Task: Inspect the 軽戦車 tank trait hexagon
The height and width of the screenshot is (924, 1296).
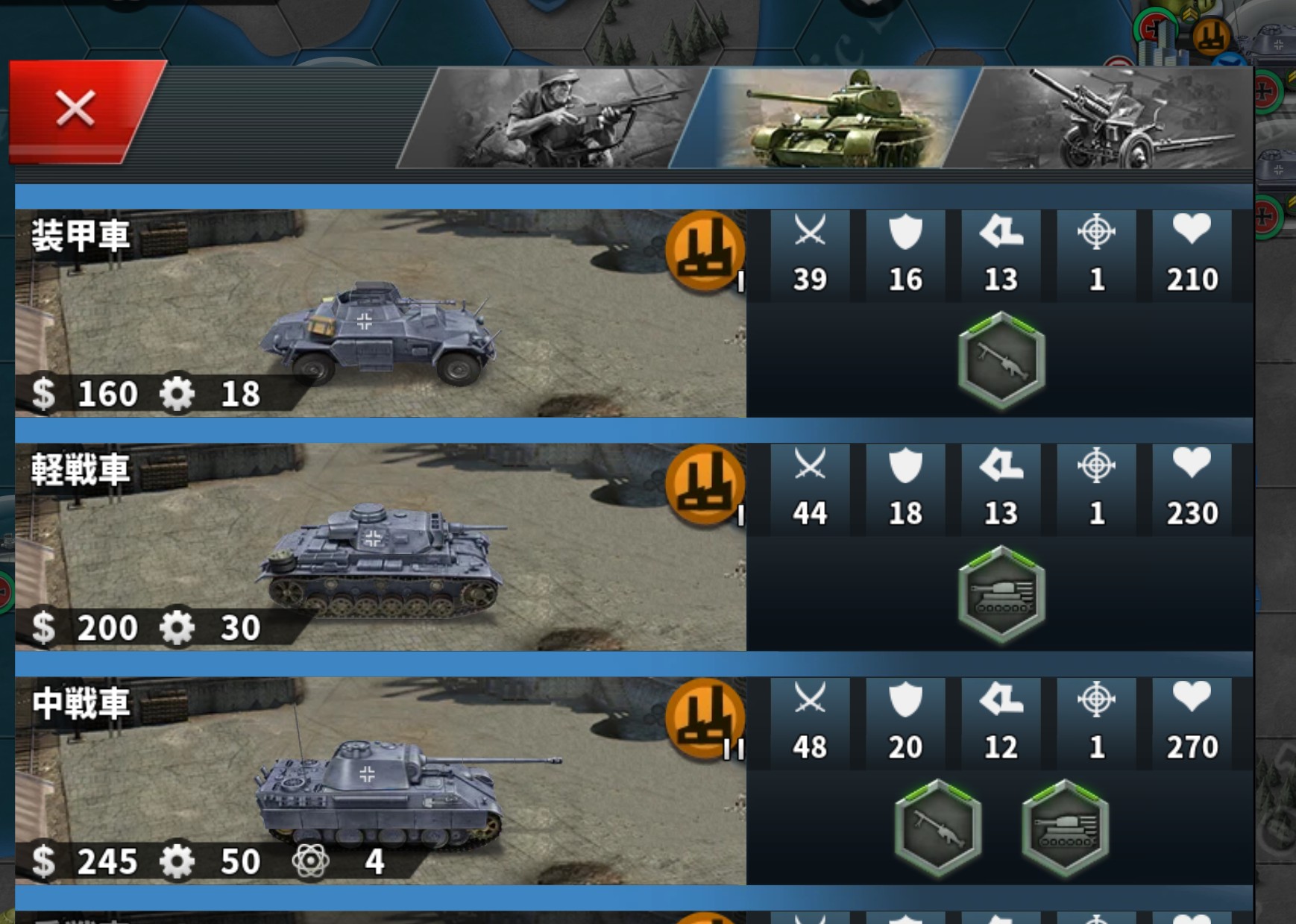Action: coord(1001,594)
